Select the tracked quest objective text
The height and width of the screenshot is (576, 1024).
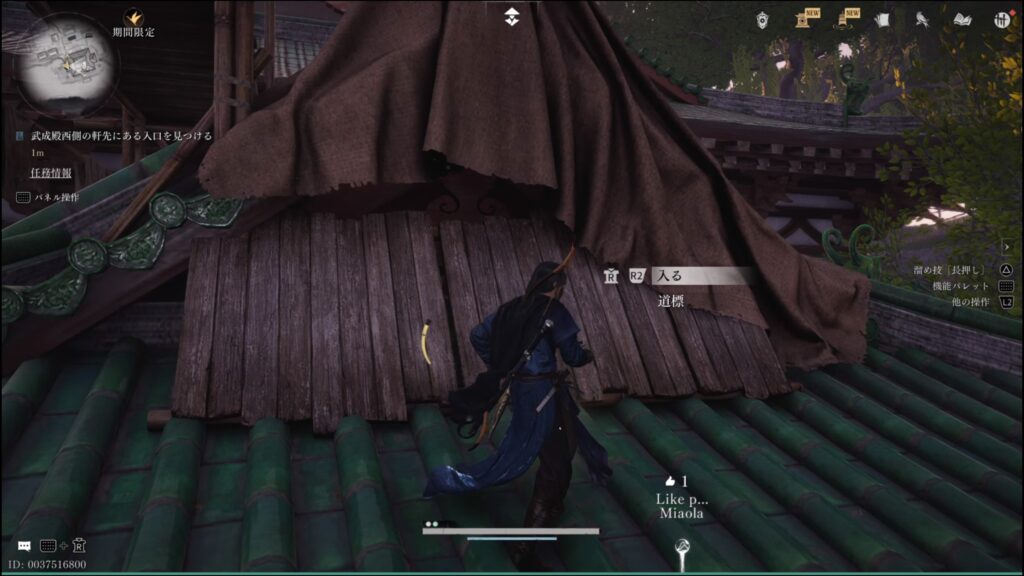point(121,135)
